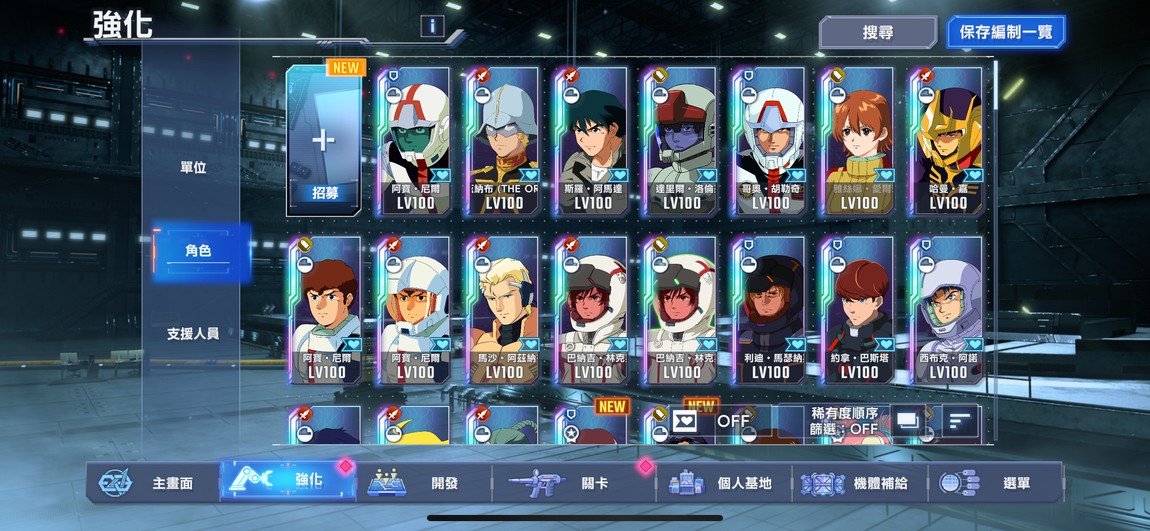The height and width of the screenshot is (531, 1150).
Task: Switch to the 支援人員 support staff tab
Action: pos(193,334)
